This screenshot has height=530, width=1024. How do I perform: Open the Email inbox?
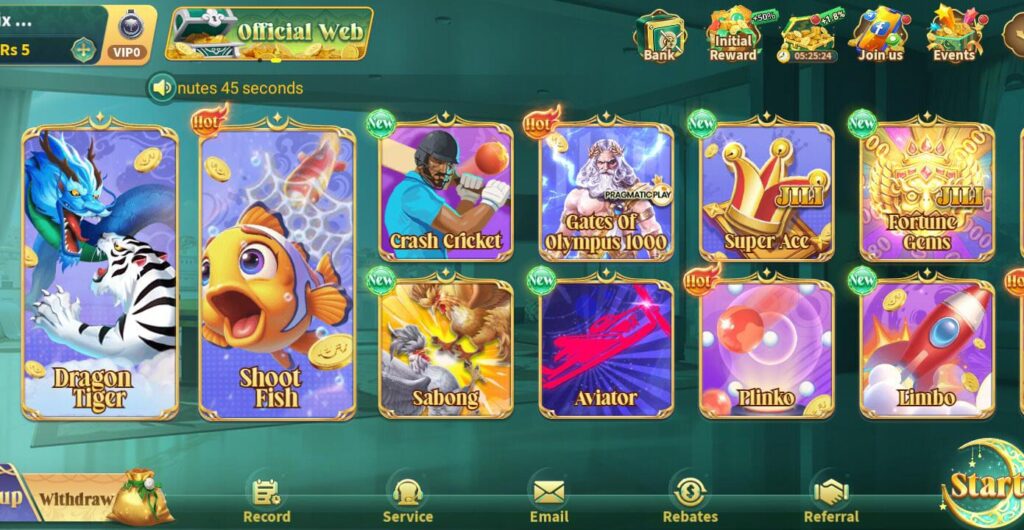coord(549,500)
